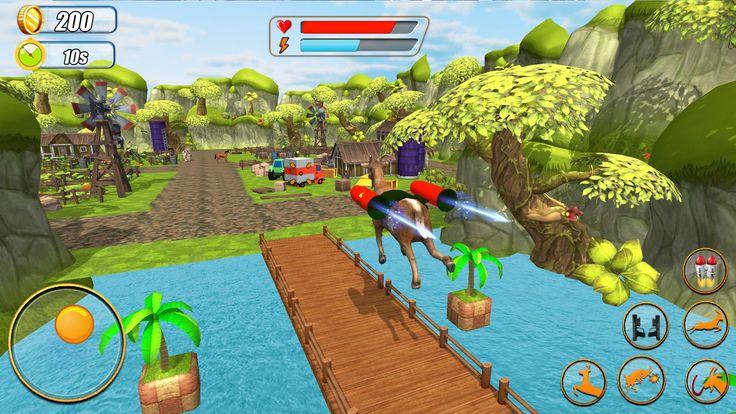
Task: Select the dual pistols weapon button
Action: coord(645,325)
